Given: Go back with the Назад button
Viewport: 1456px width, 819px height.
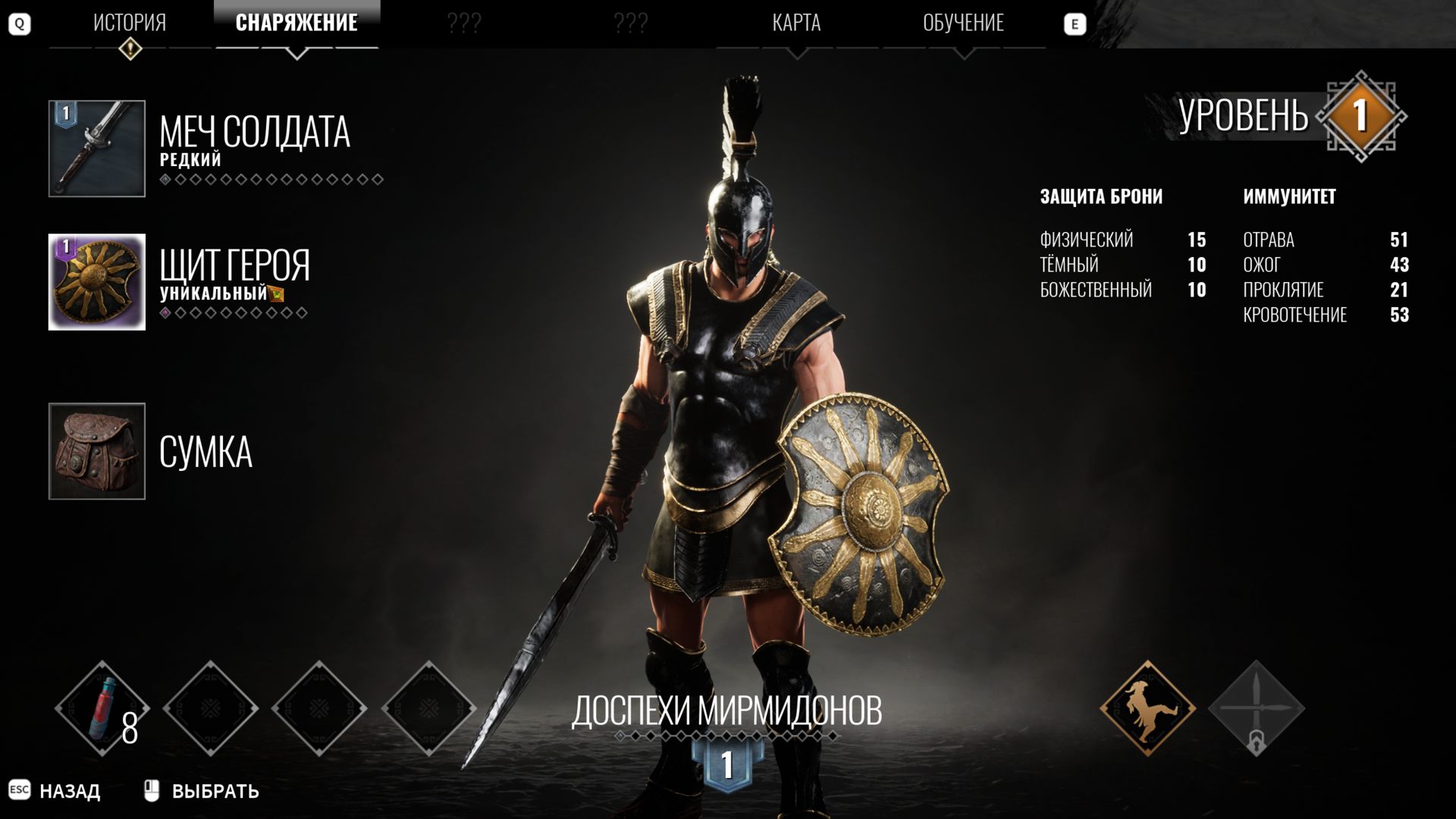Looking at the screenshot, I should 68,791.
